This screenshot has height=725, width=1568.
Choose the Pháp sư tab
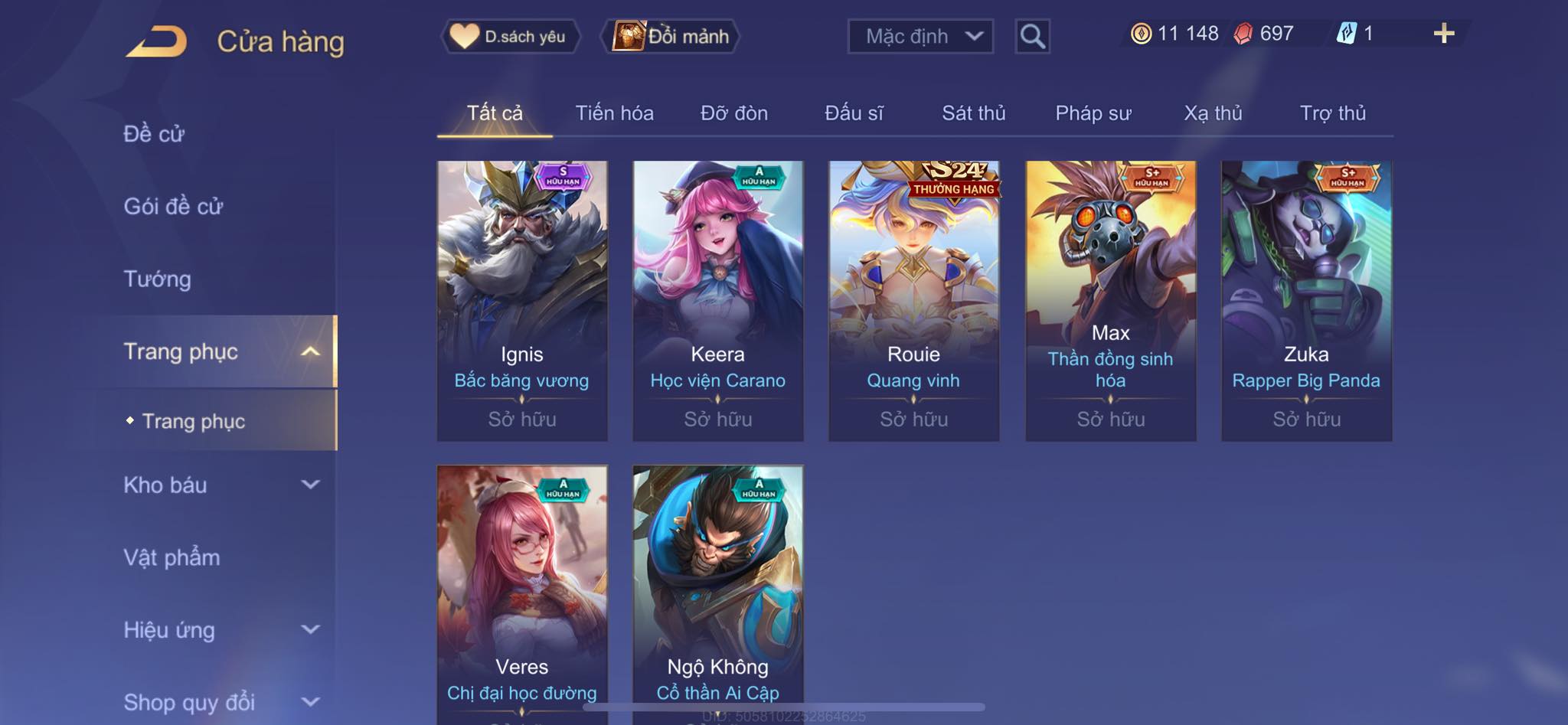click(1093, 113)
